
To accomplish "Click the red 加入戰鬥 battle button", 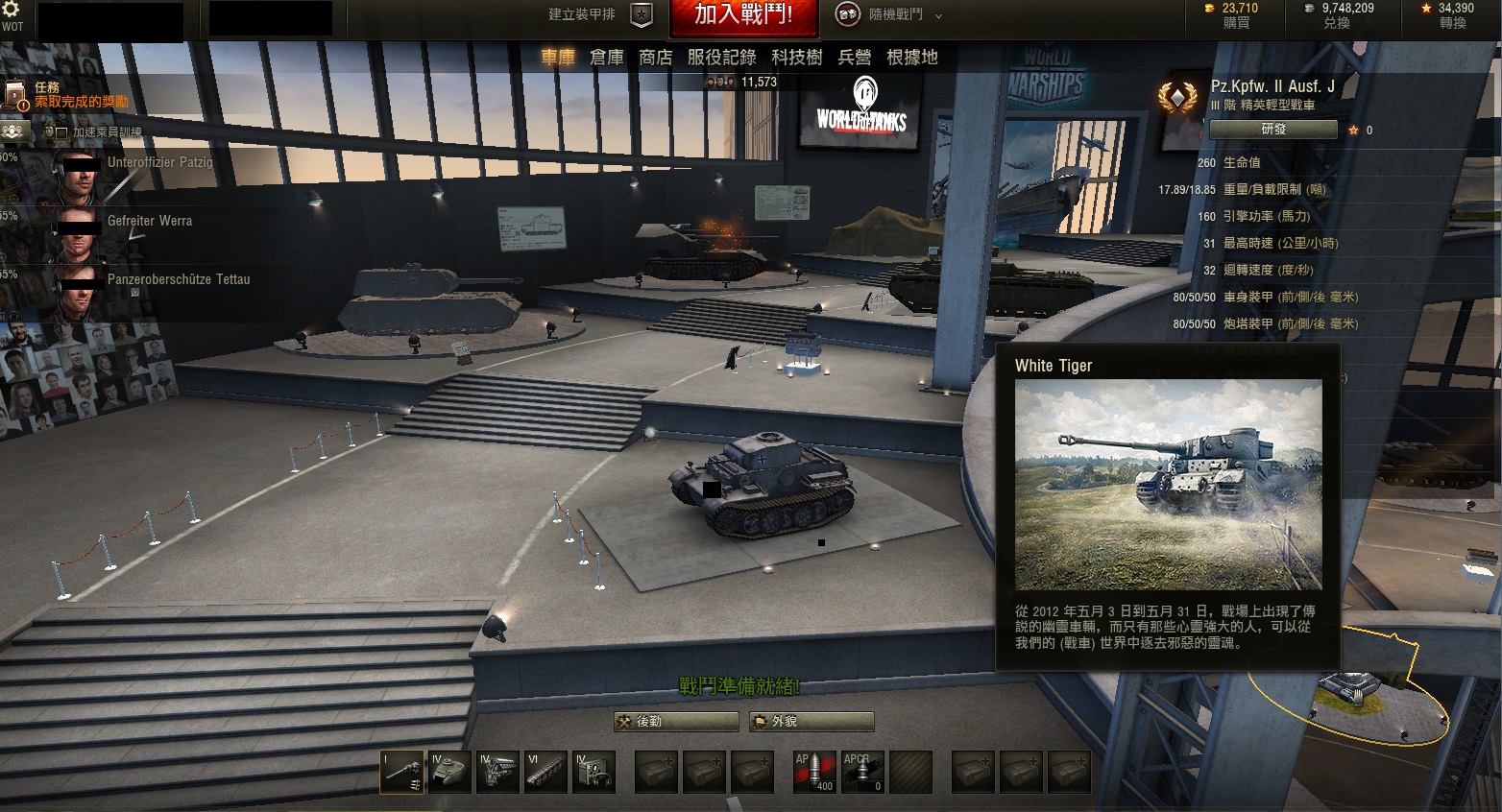I will tap(743, 15).
